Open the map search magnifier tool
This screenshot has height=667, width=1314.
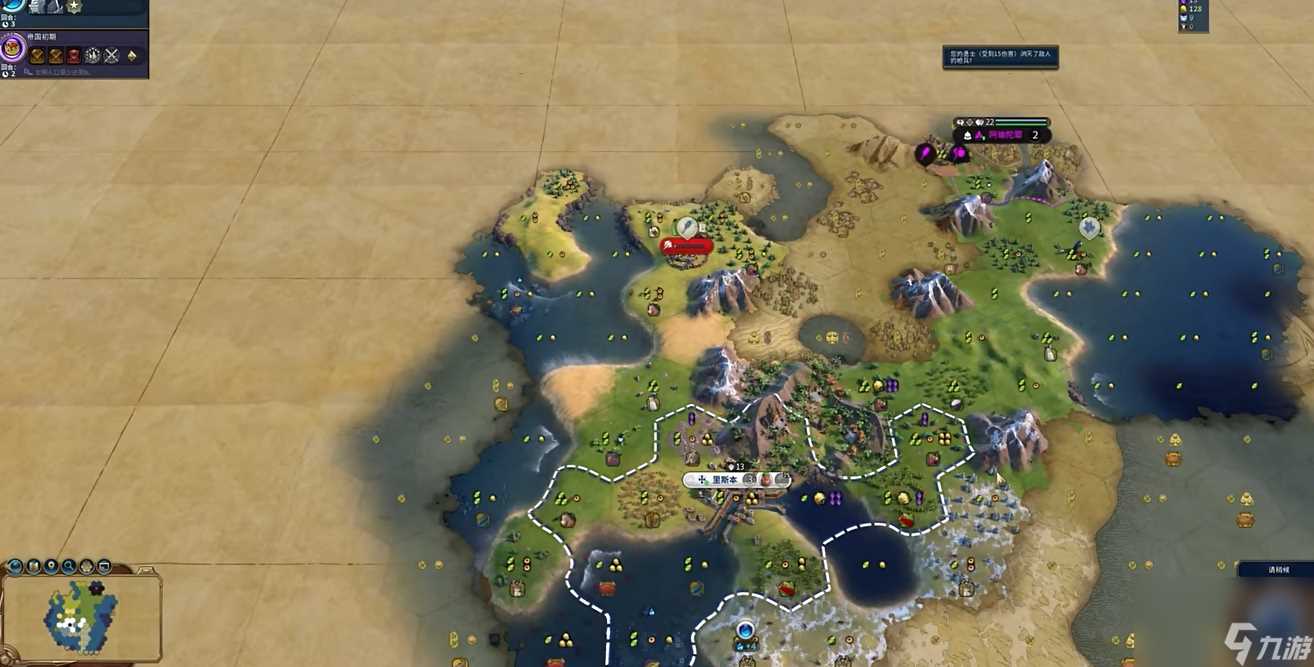tap(69, 567)
